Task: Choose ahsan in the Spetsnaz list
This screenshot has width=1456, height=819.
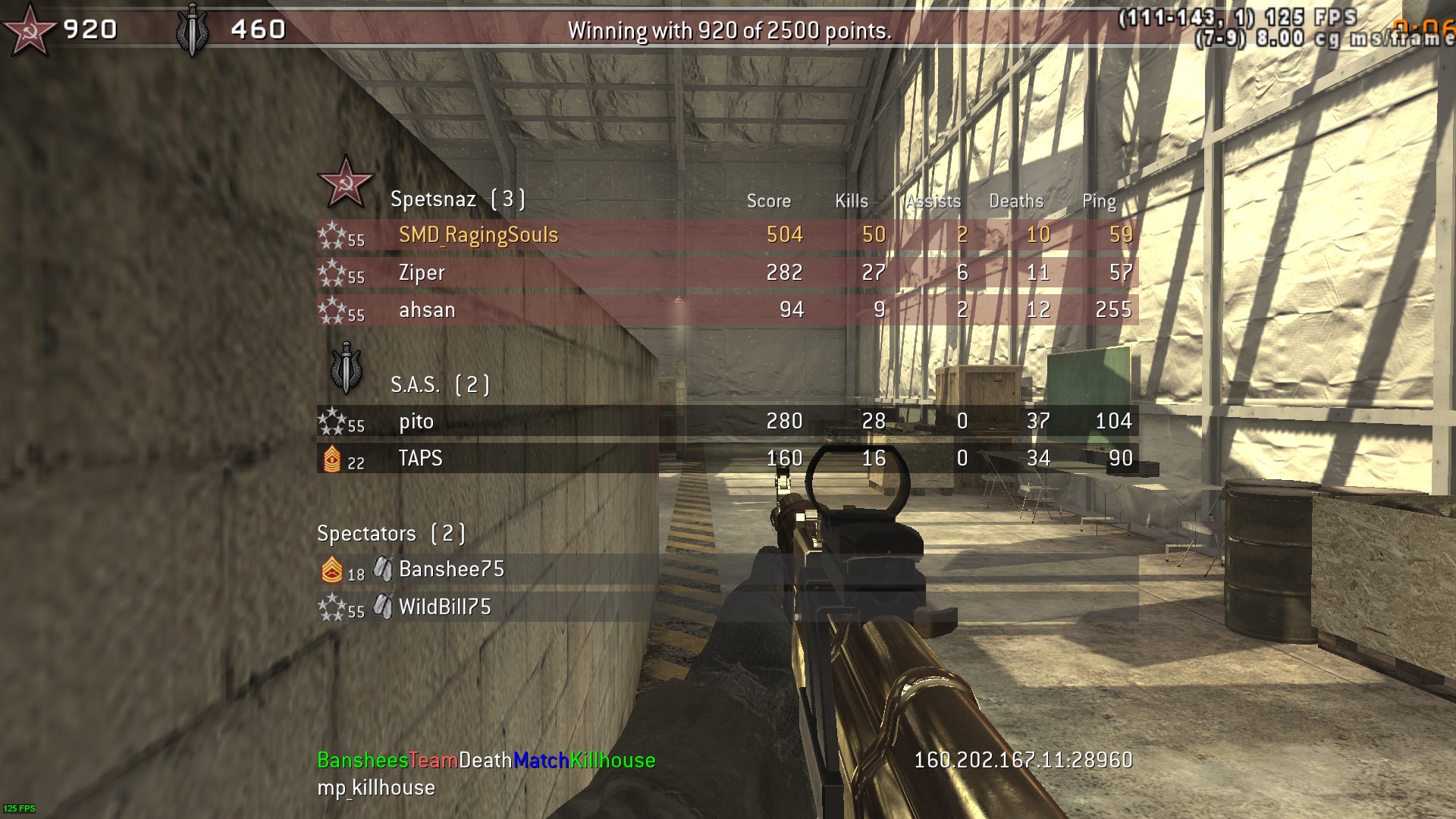Action: [427, 309]
